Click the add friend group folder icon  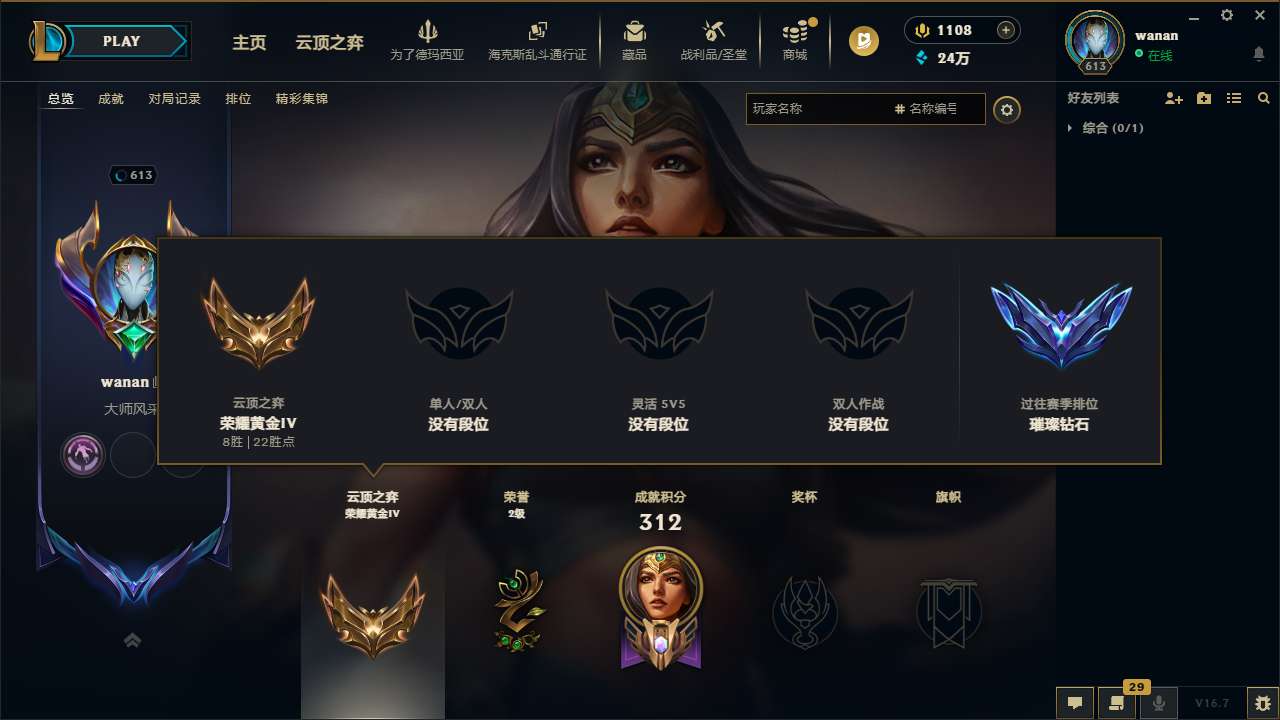point(1203,98)
